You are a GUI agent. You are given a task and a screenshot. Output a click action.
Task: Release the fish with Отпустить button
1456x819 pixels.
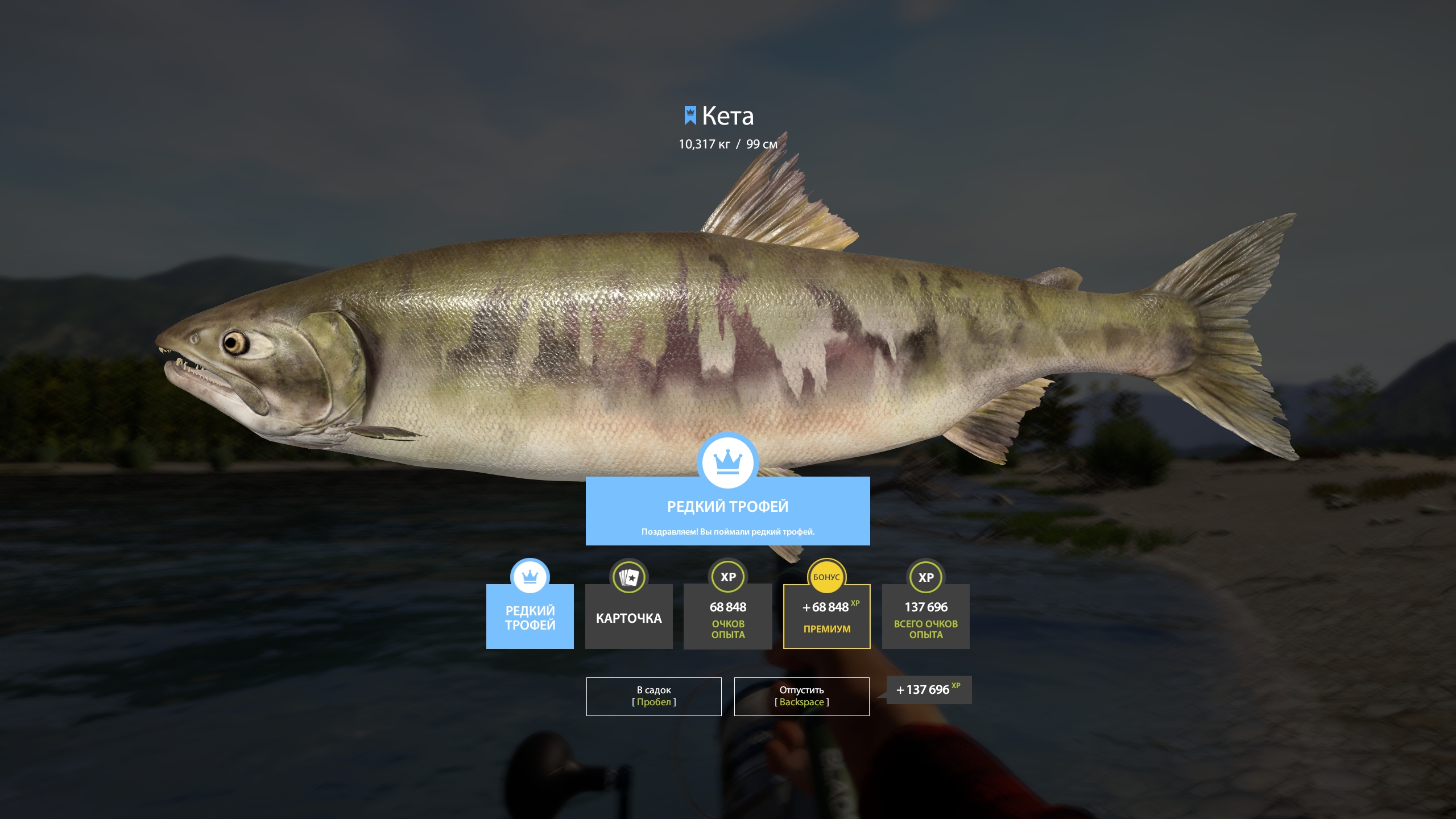click(801, 696)
